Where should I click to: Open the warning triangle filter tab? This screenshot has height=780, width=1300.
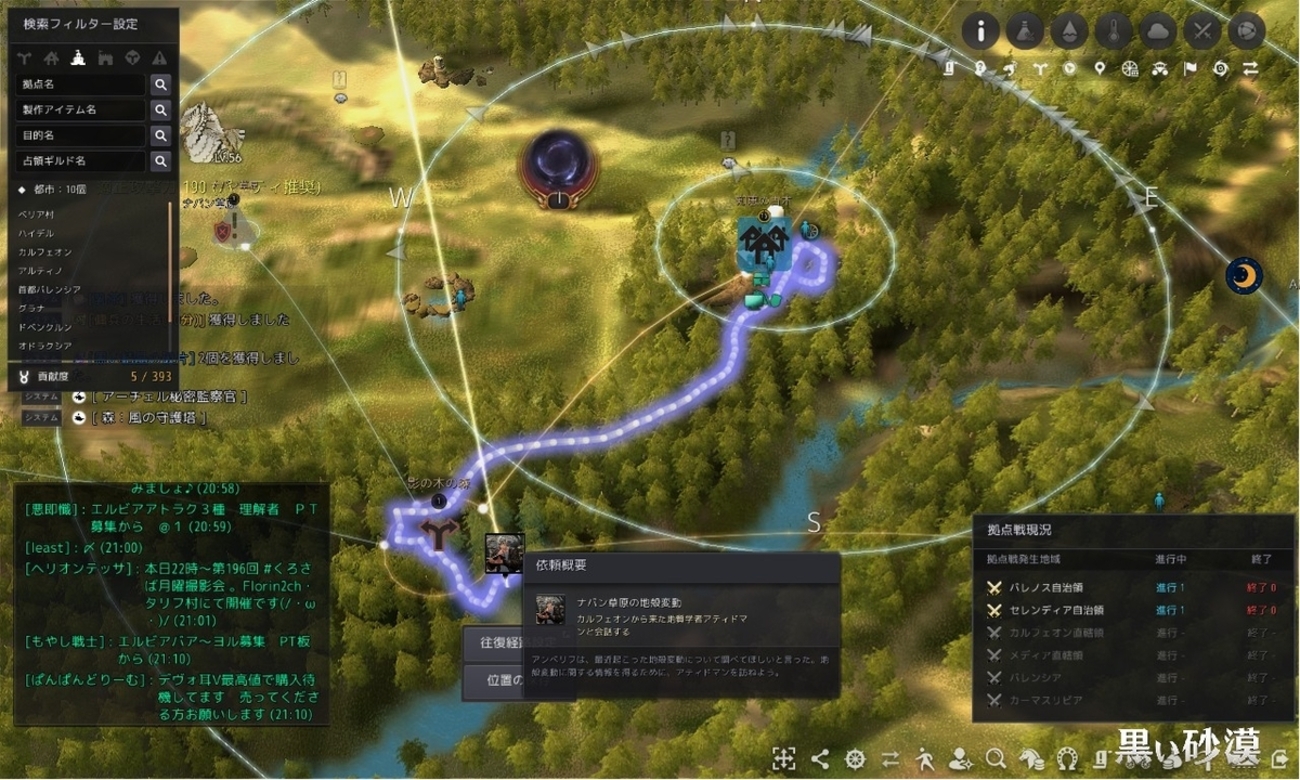(158, 57)
